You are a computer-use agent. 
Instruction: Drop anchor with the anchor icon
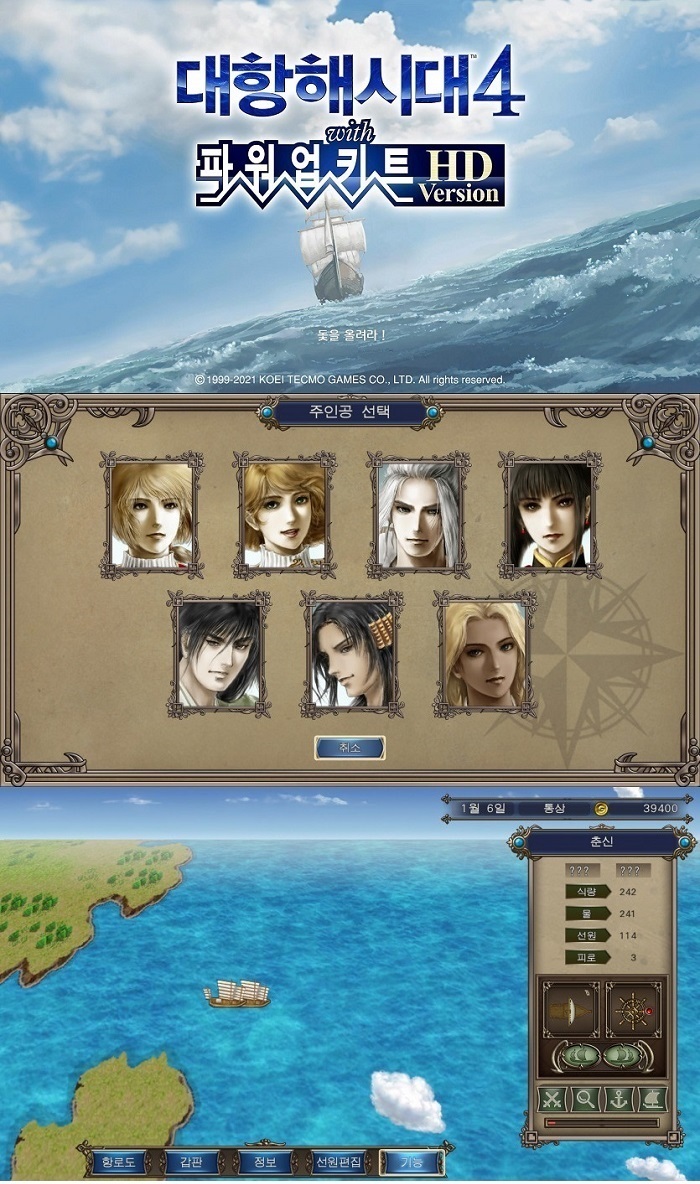point(619,1099)
